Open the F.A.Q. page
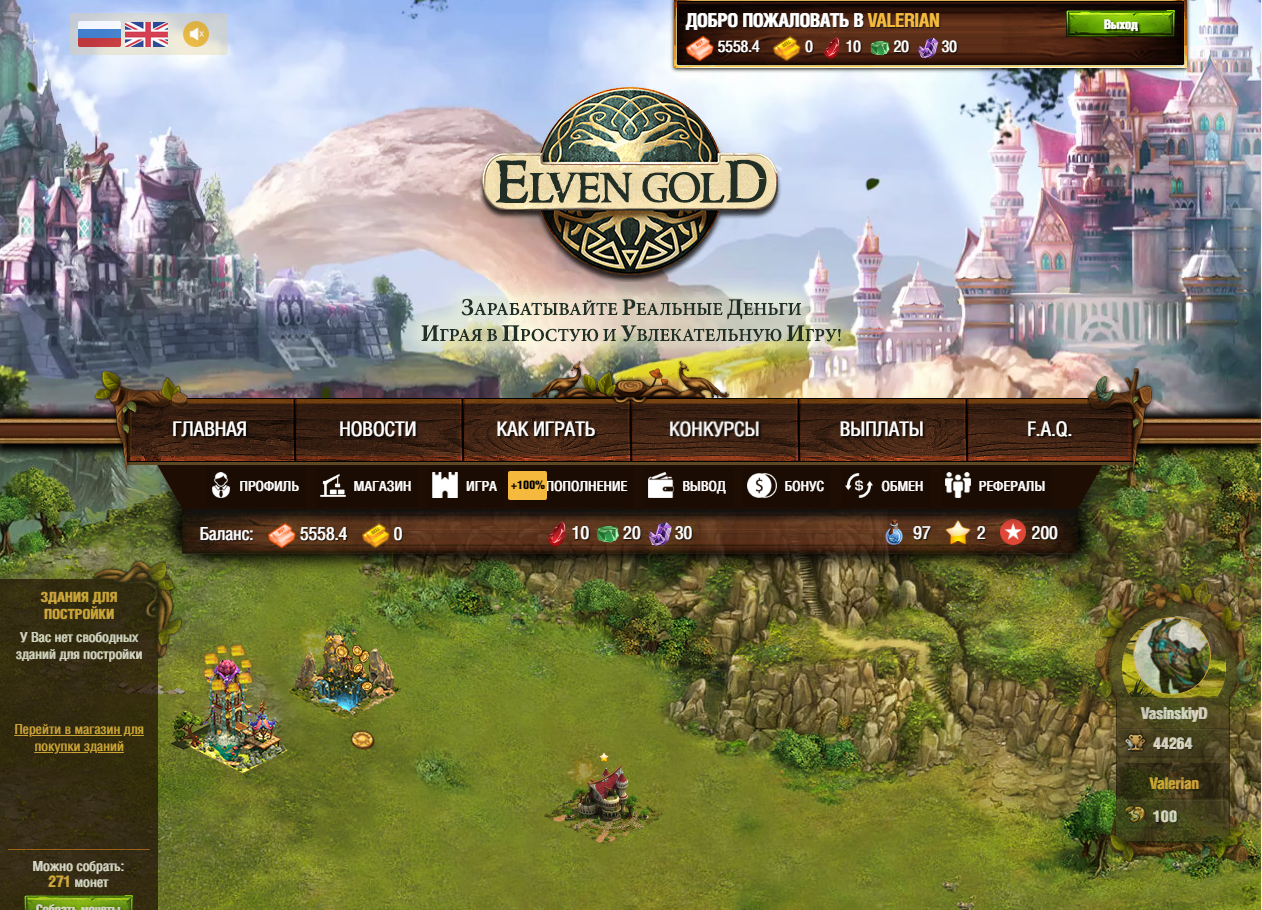 1049,430
